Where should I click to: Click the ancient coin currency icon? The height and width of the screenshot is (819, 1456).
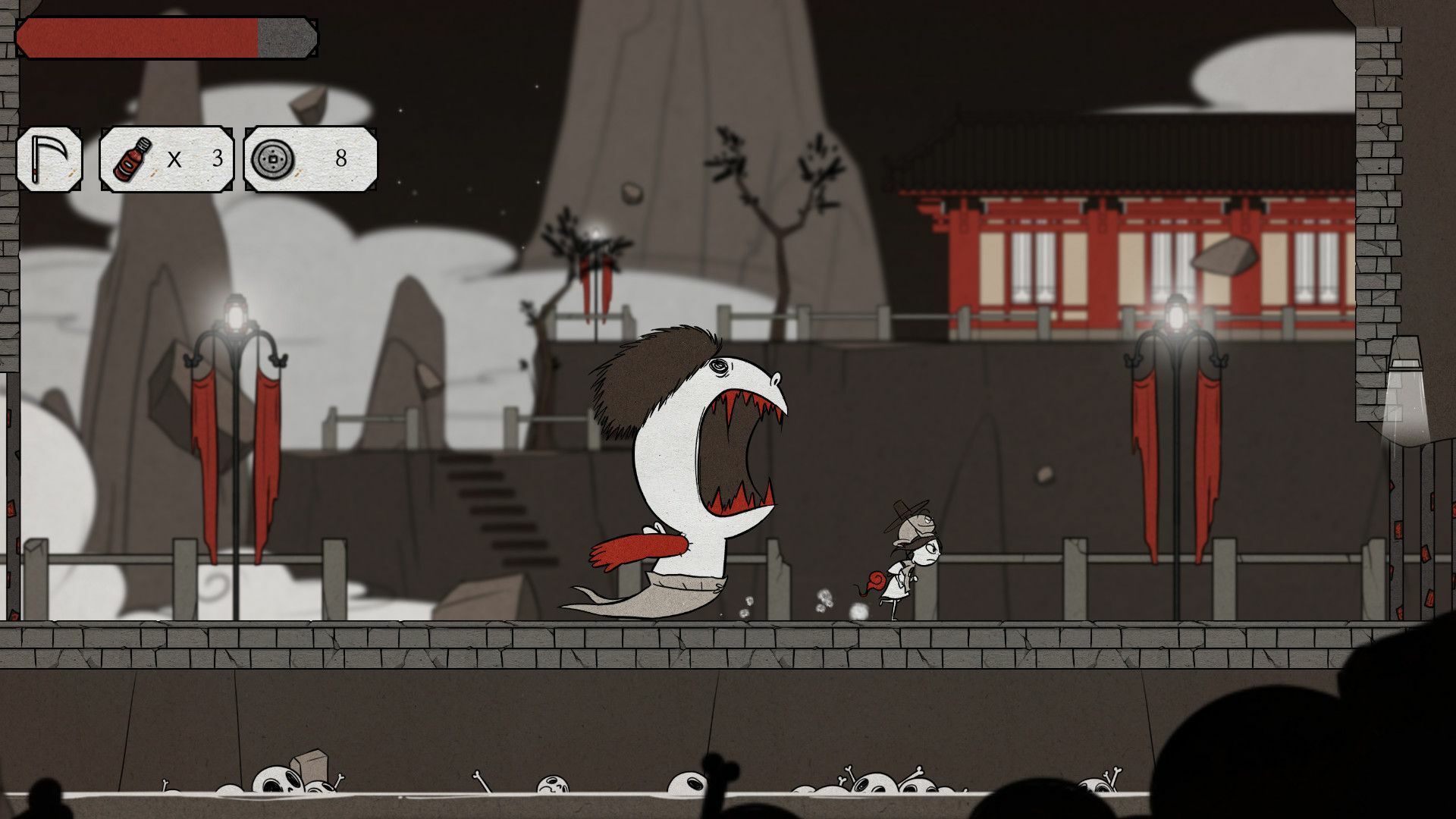pos(273,161)
